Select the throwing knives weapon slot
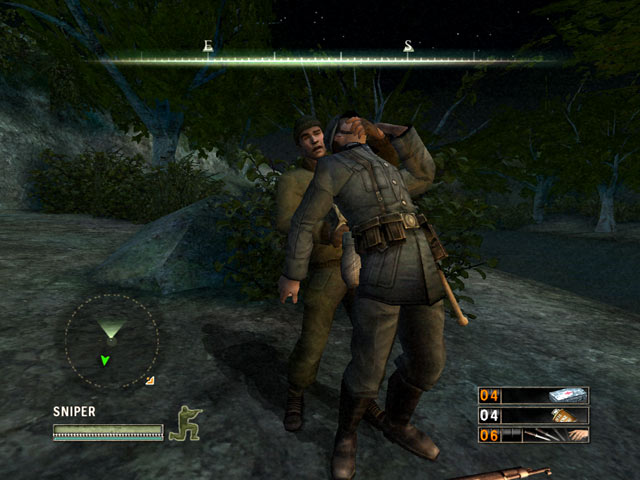This screenshot has width=640, height=480. 533,435
